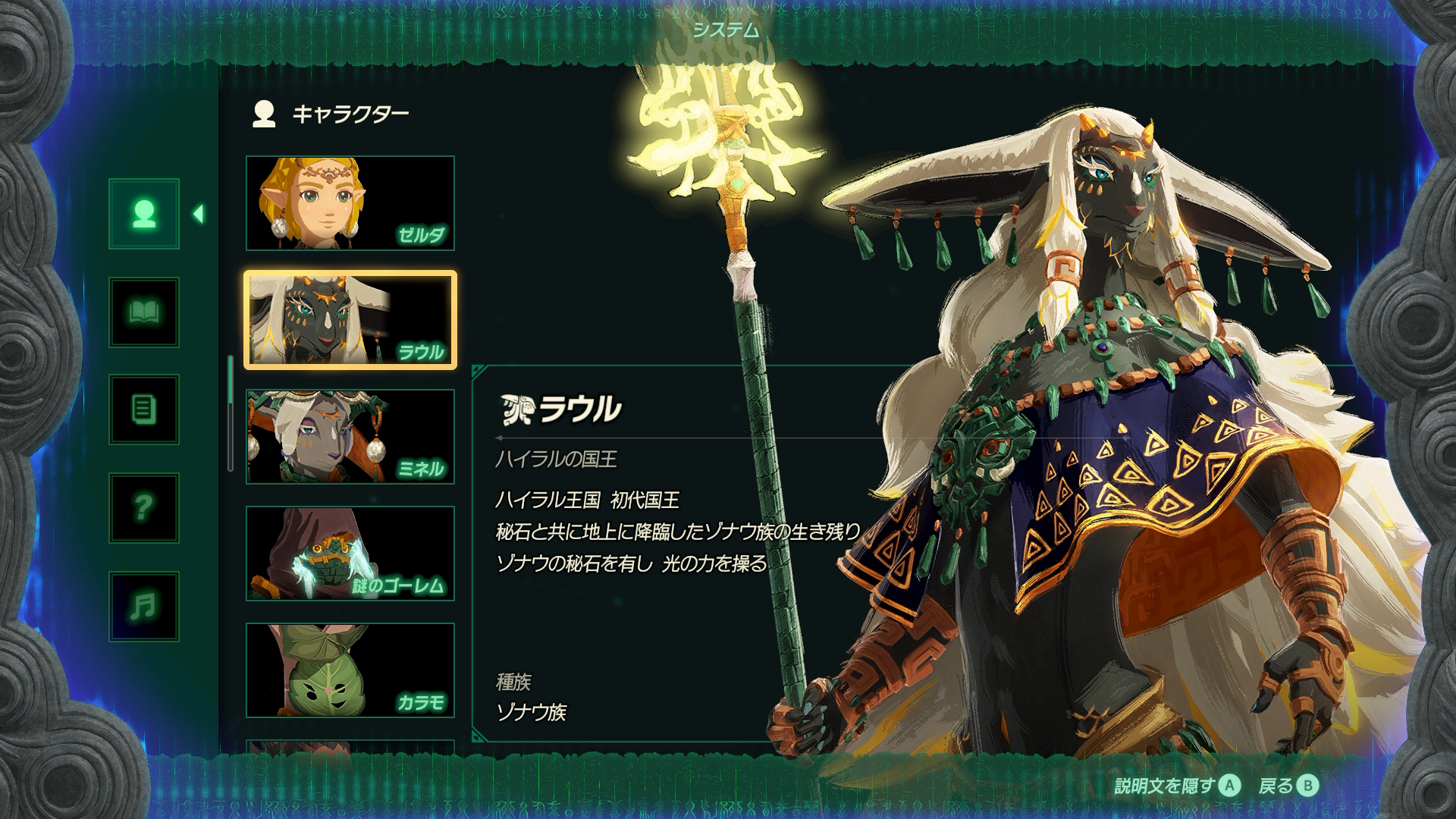
Task: Open the open-book icon tab
Action: click(144, 312)
